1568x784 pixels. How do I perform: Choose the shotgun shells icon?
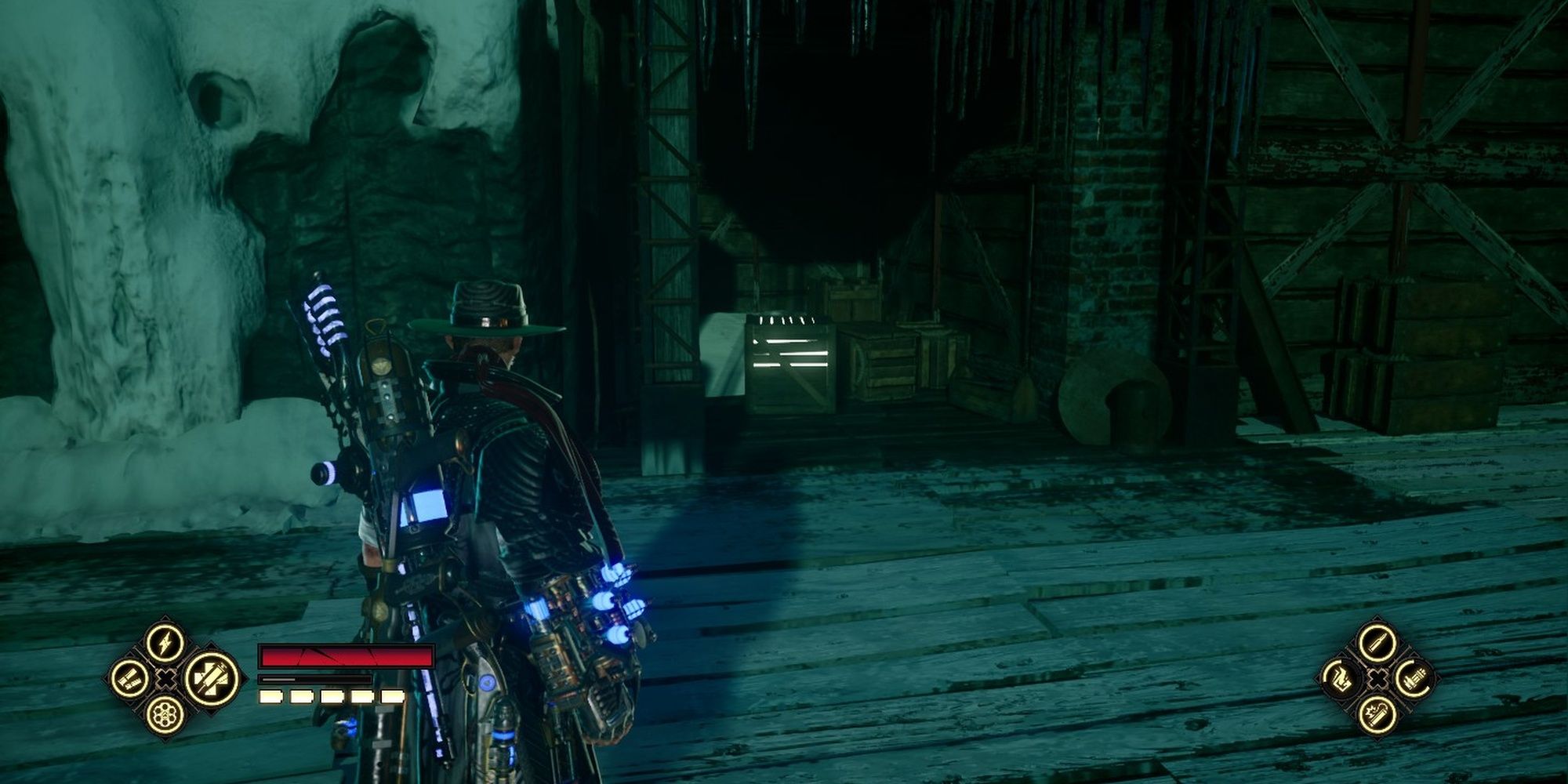(130, 679)
